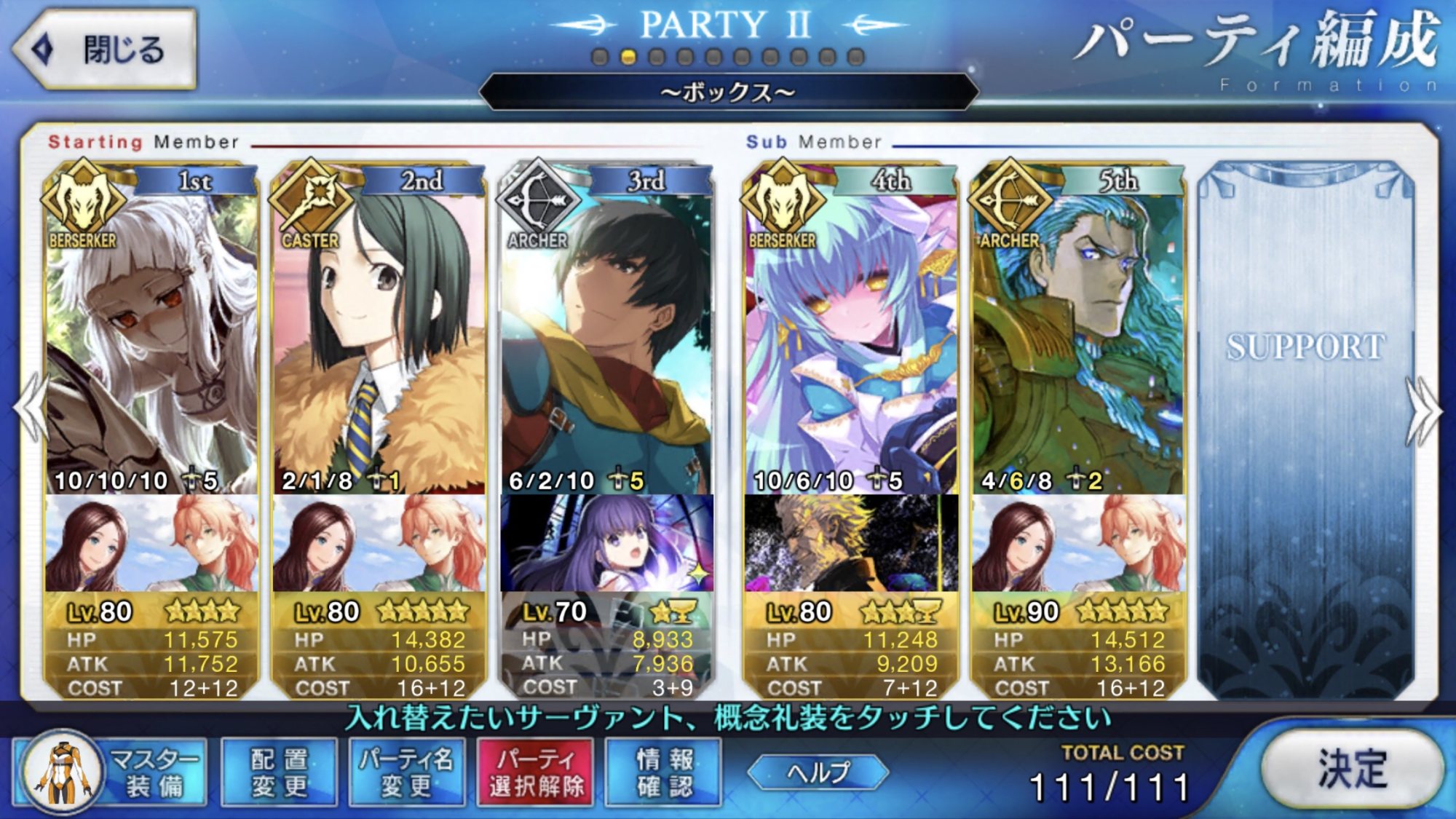1456x819 pixels.
Task: Select the ~ボックス~ party name banner
Action: [728, 92]
